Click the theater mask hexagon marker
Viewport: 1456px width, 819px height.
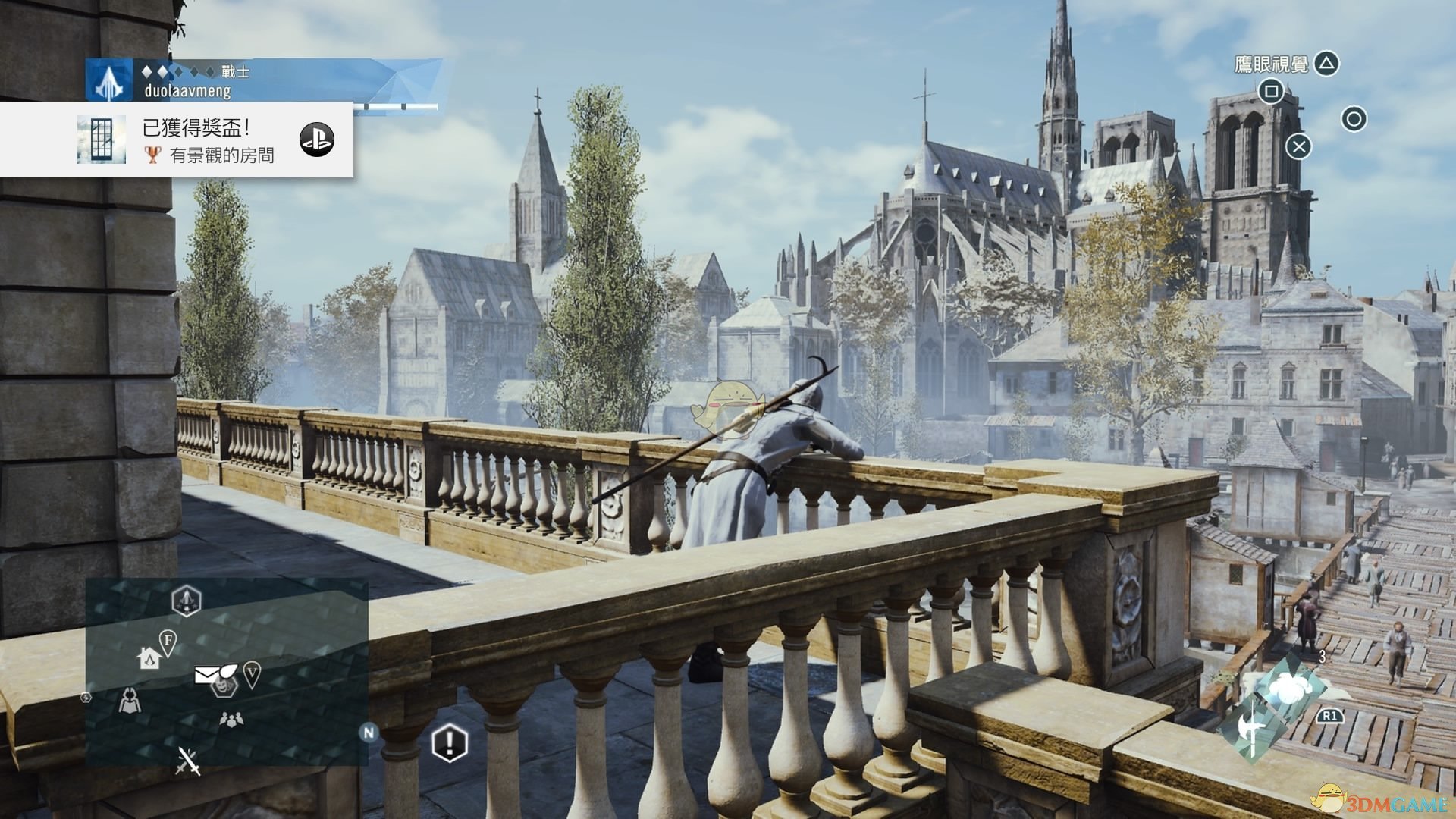coord(223,686)
